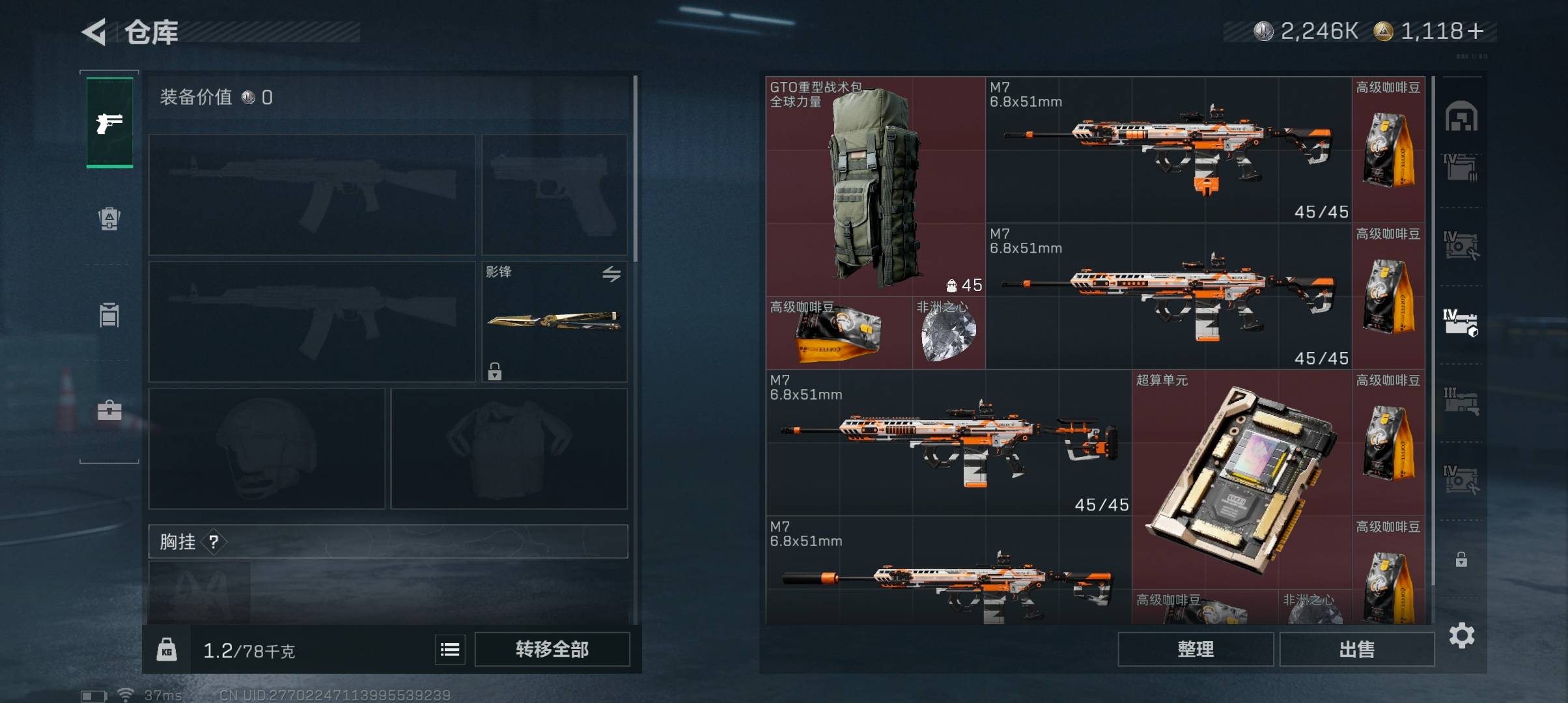
Task: Click the 整理 sort button
Action: point(1196,649)
